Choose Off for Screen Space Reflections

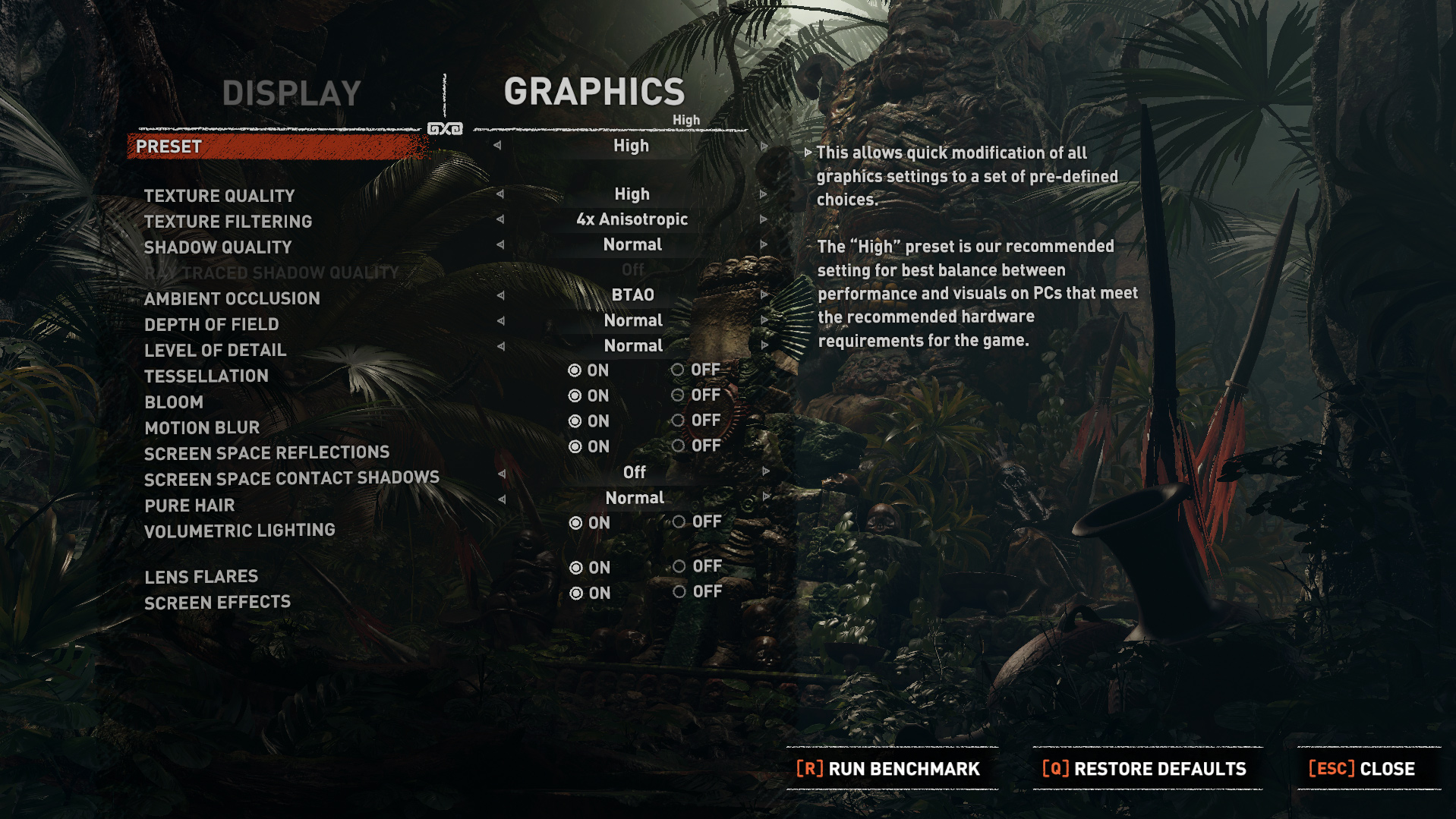pos(679,446)
